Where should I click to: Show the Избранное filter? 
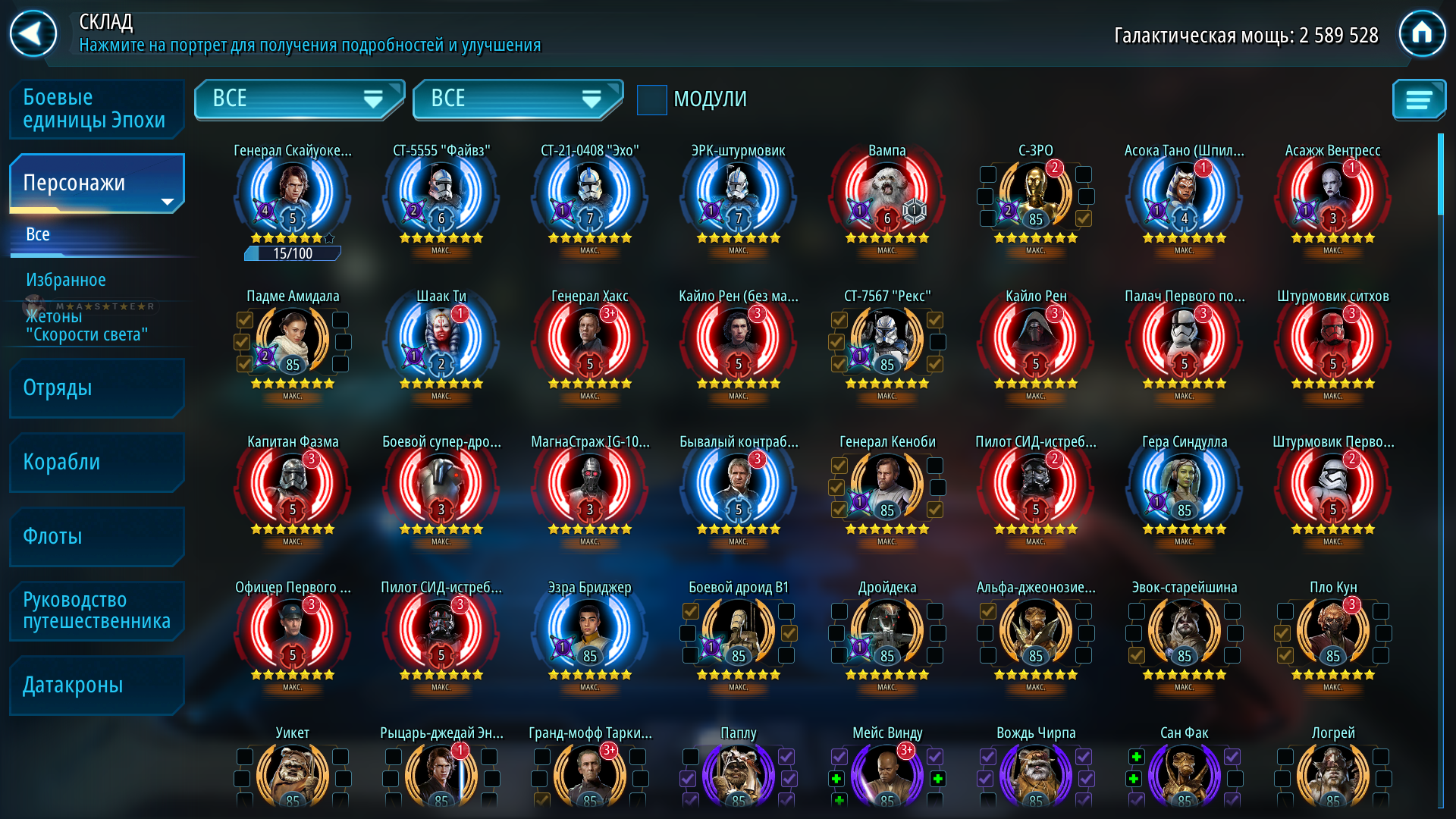click(66, 280)
